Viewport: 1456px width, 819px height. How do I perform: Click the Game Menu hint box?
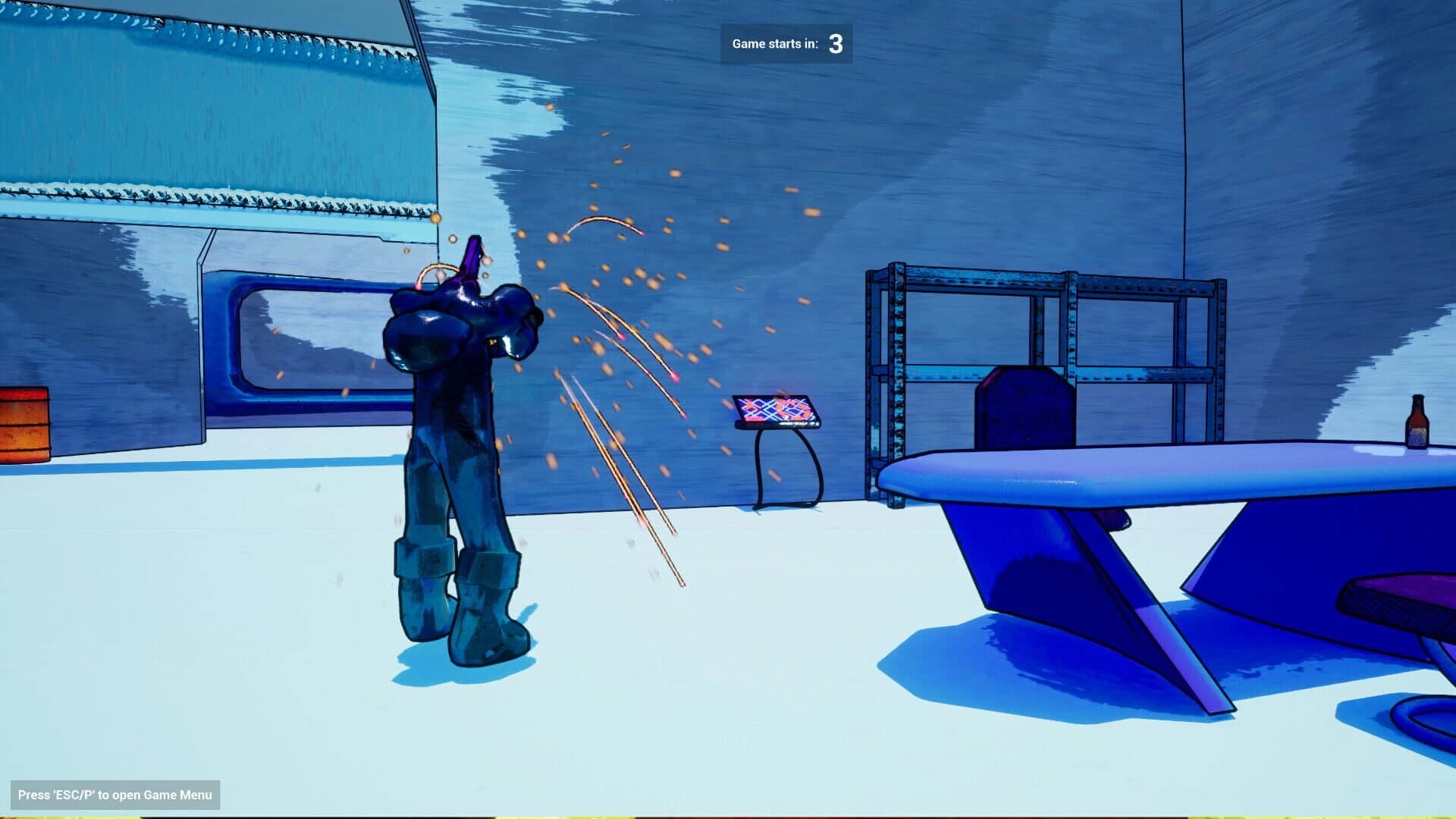[114, 795]
